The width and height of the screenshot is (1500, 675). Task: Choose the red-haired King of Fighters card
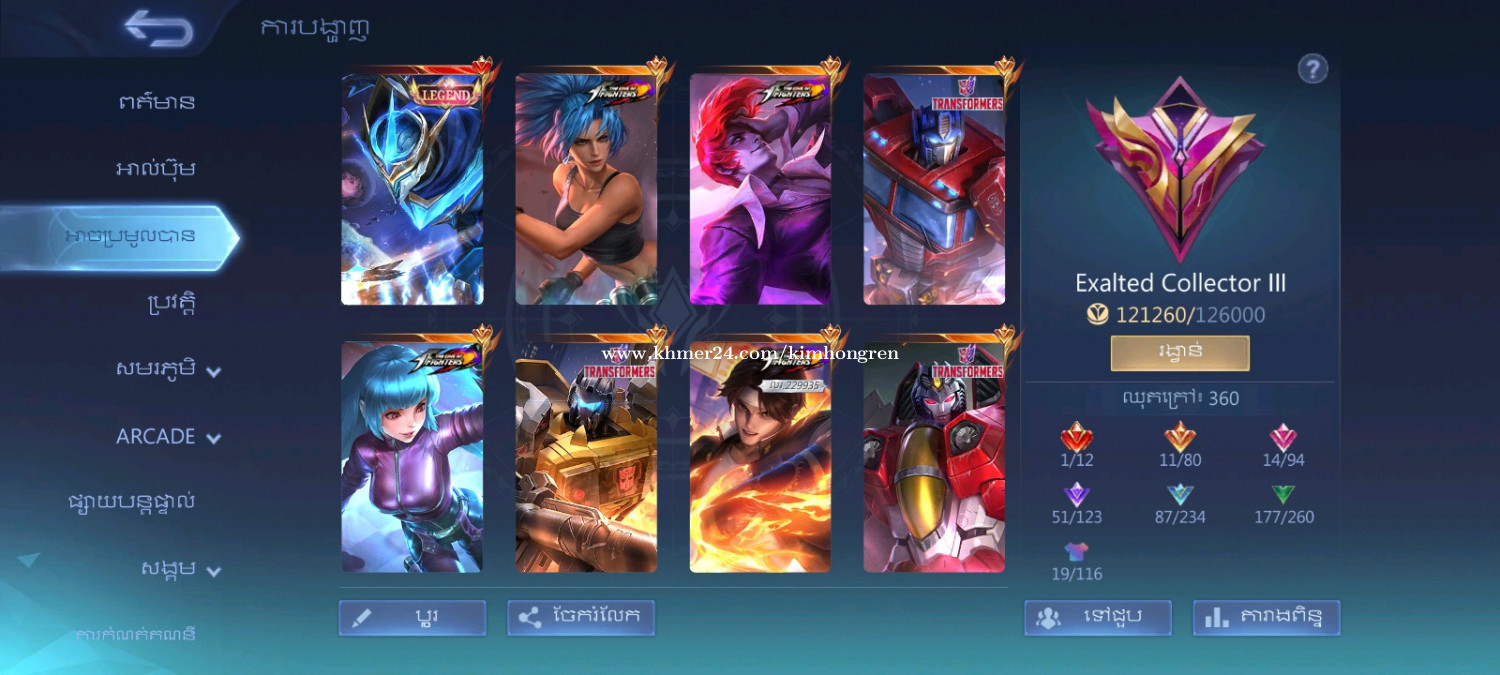click(x=760, y=188)
